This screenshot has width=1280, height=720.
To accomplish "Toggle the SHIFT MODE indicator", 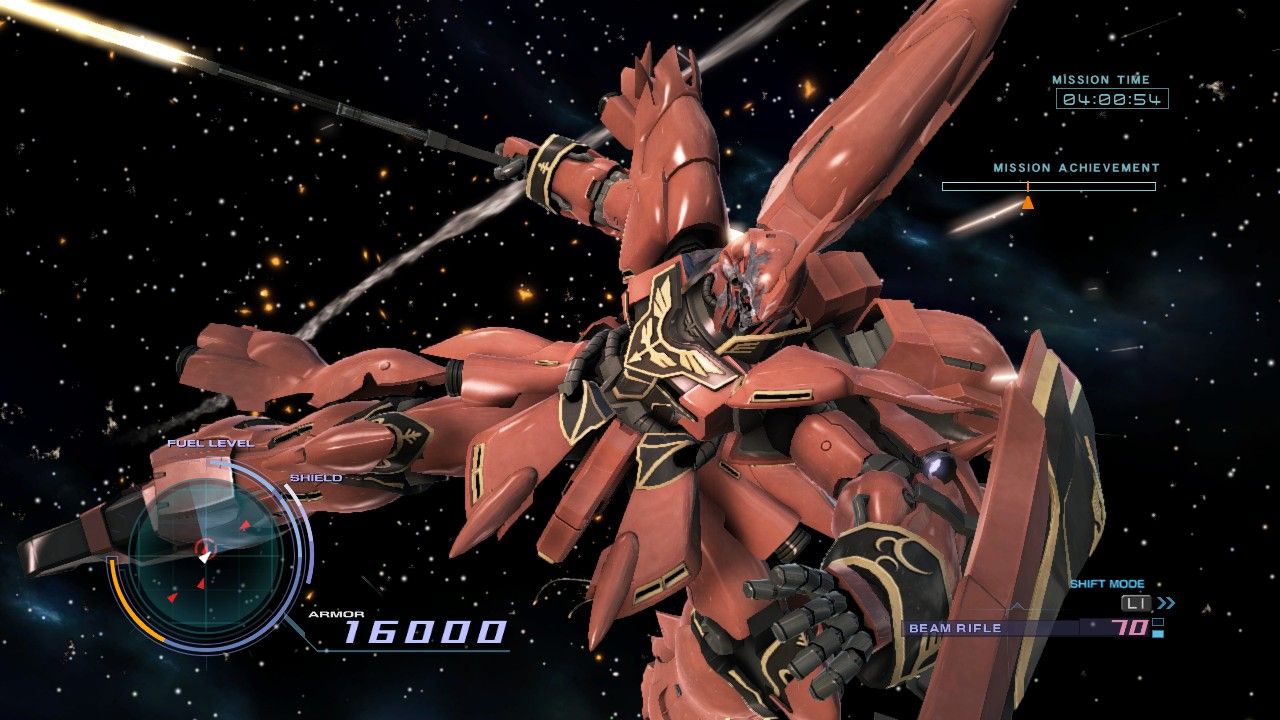I will 1108,582.
